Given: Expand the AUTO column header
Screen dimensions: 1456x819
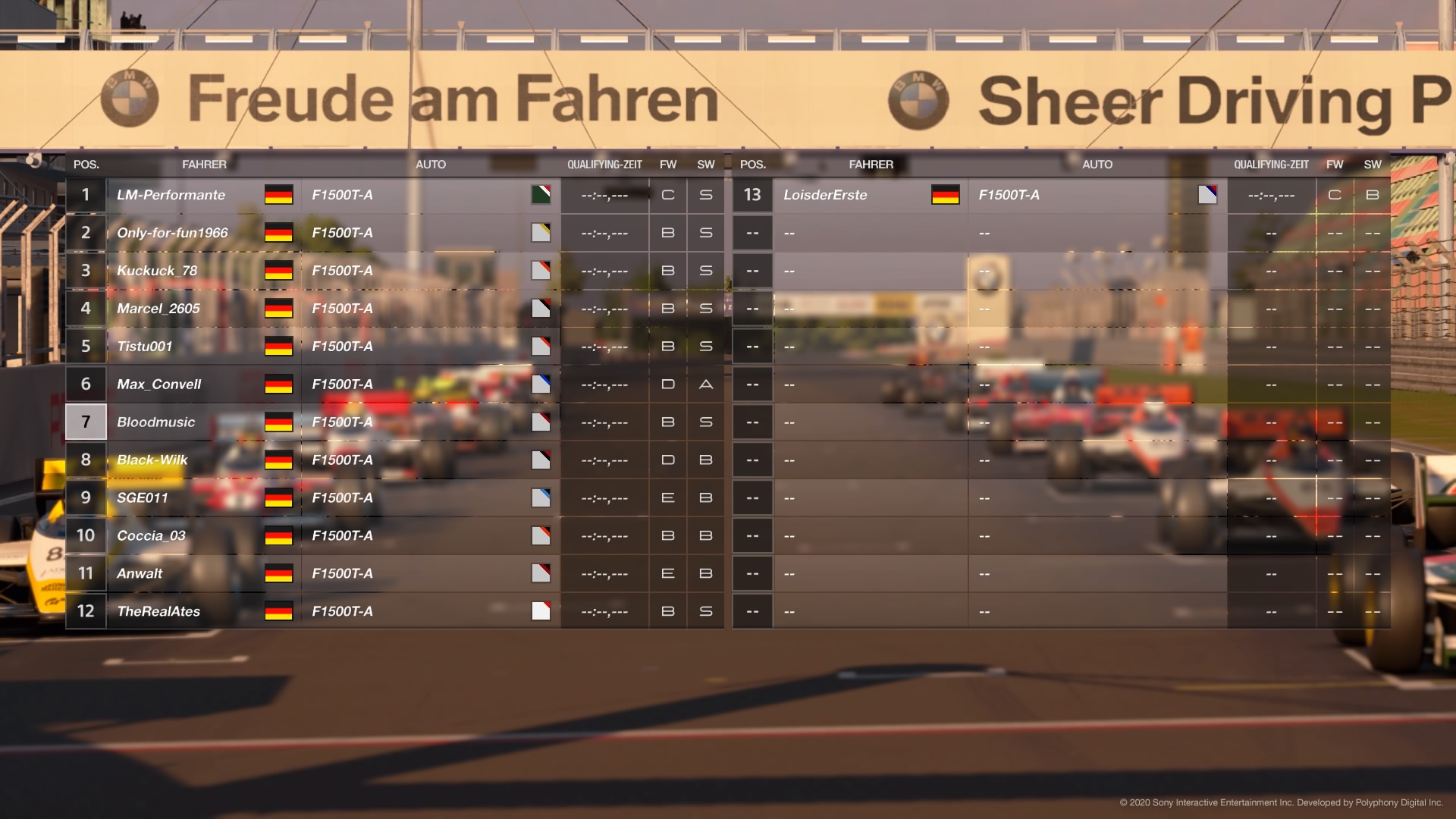Looking at the screenshot, I should coord(431,164).
